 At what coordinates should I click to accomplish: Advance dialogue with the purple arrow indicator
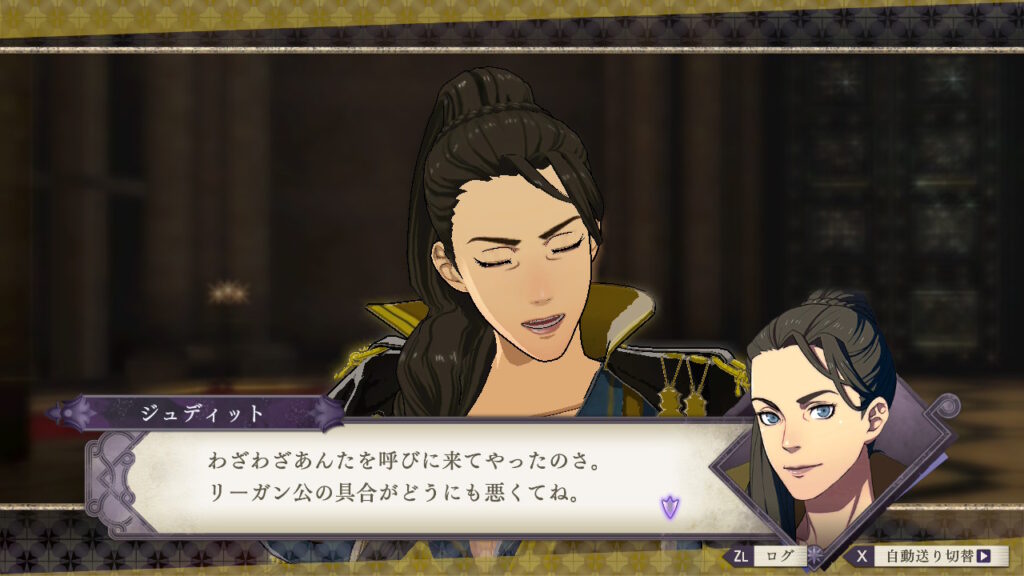[669, 507]
